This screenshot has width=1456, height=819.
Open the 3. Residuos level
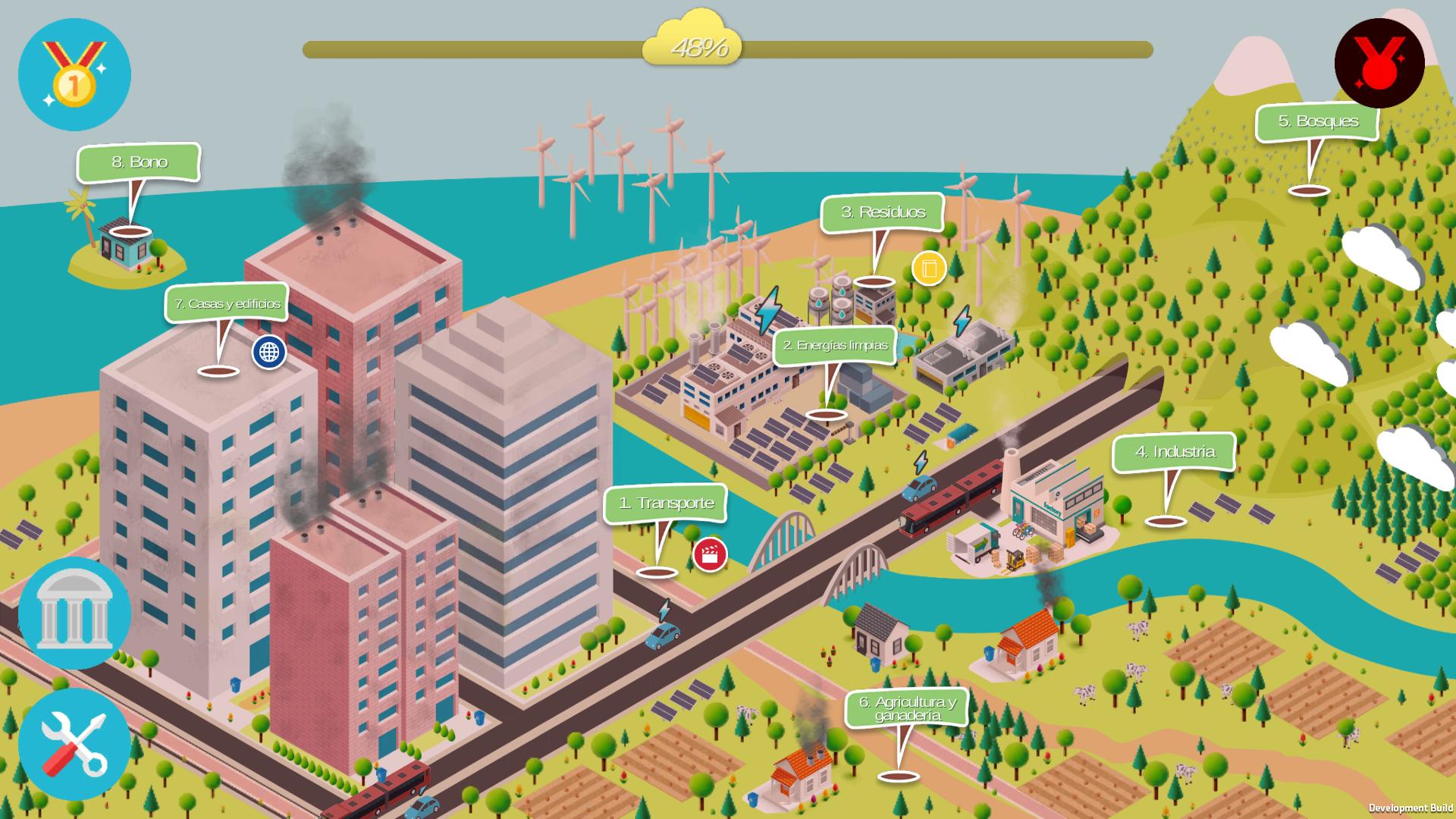click(882, 213)
